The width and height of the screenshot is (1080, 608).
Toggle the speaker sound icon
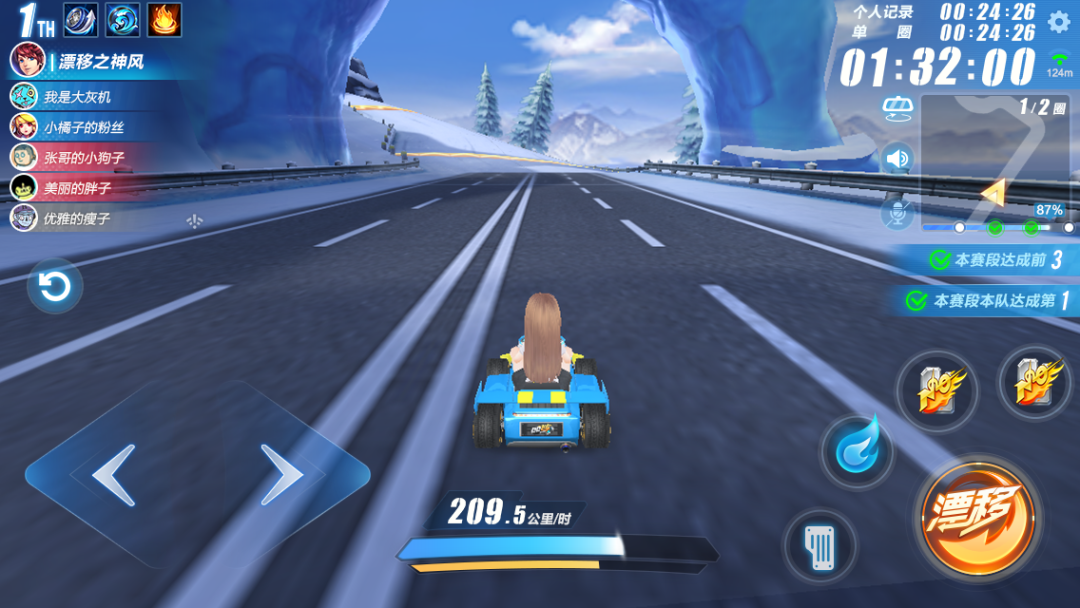point(897,158)
